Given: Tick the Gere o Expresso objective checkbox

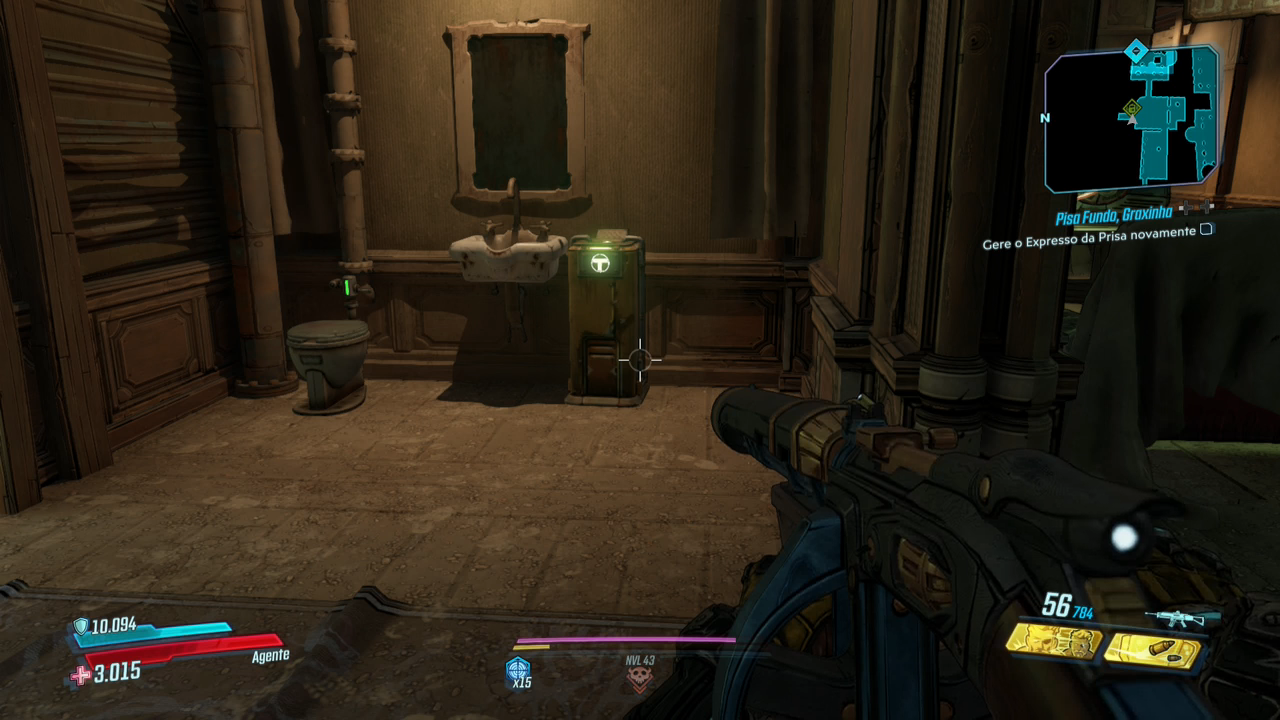Looking at the screenshot, I should tap(1207, 230).
